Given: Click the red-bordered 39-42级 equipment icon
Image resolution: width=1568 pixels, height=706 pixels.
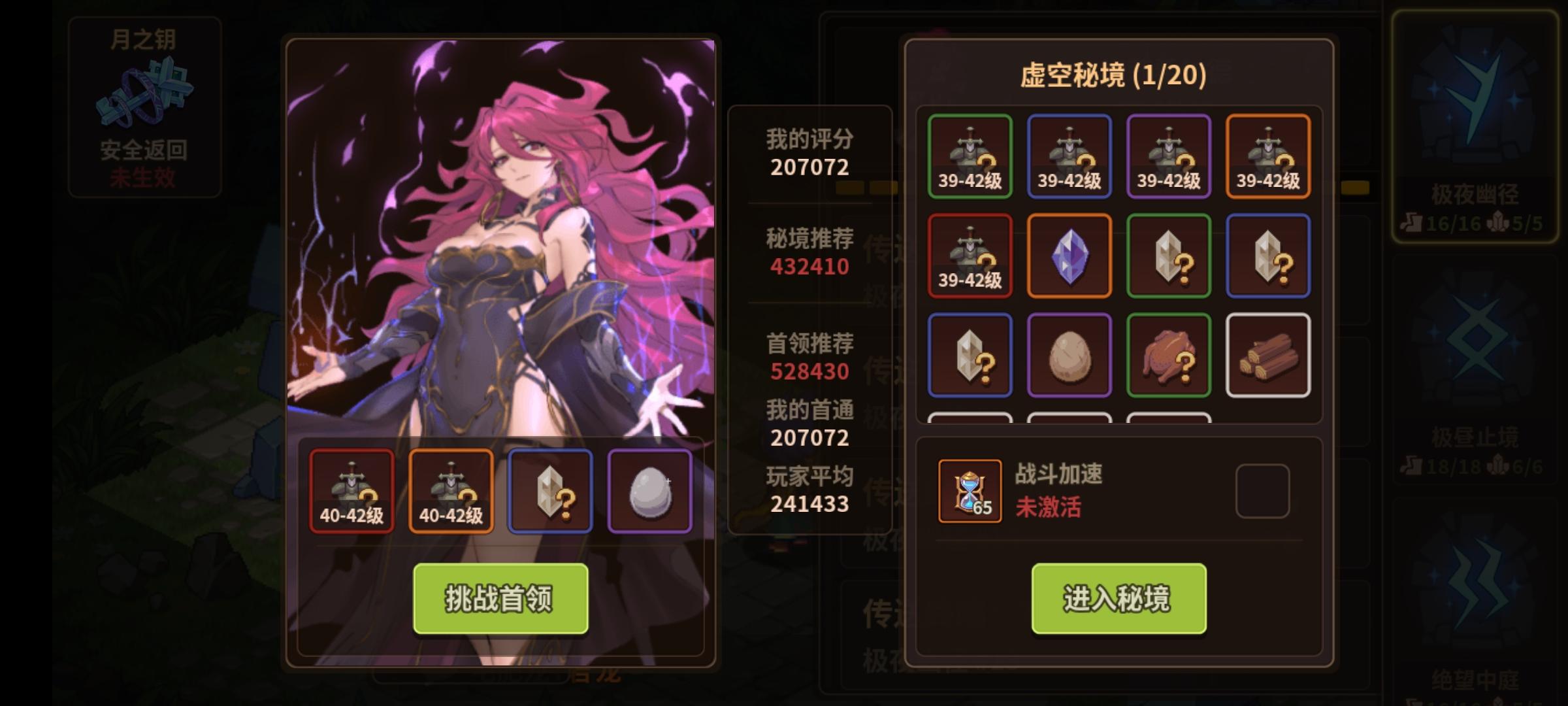Looking at the screenshot, I should point(970,255).
